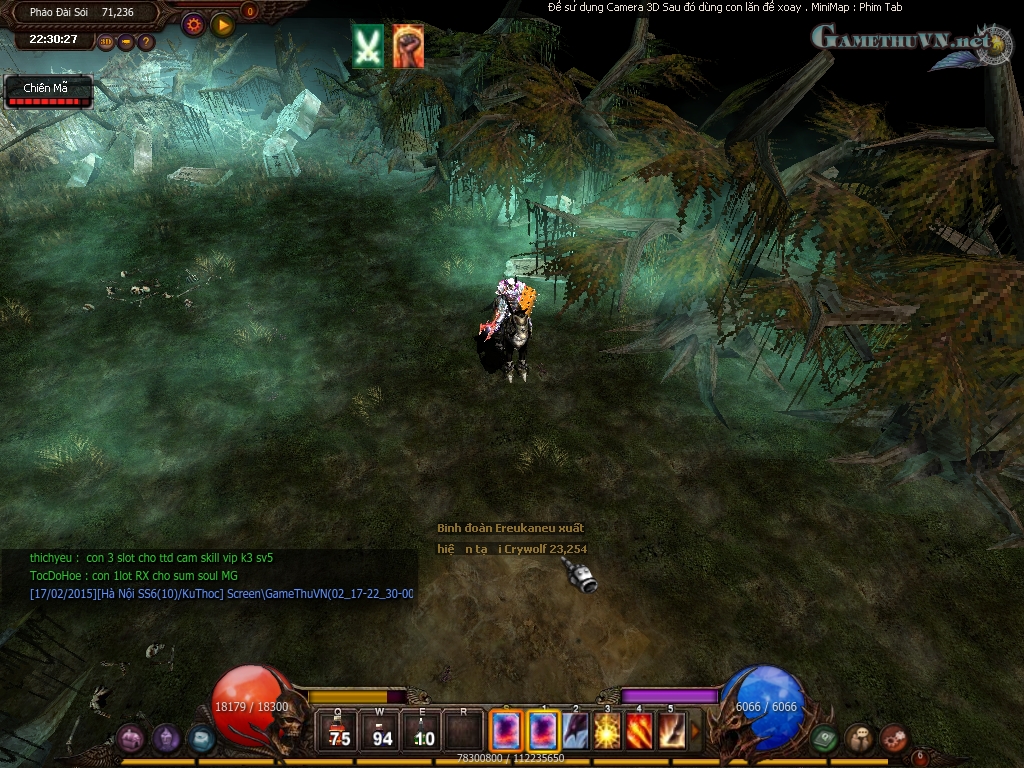Screen dimensions: 1024x768
Task: Activate the dark wing skill in slot 2
Action: (x=575, y=731)
